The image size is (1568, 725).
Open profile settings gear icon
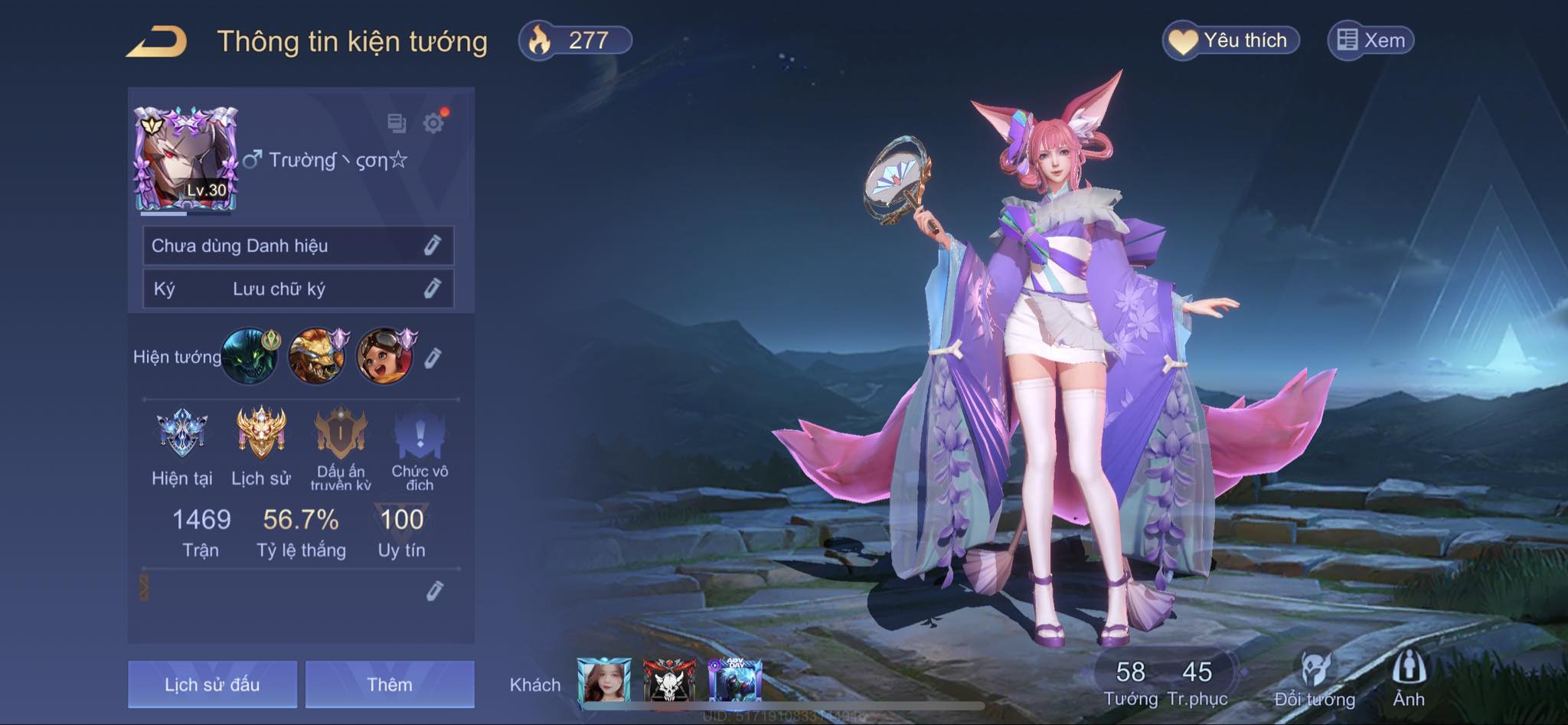pyautogui.click(x=434, y=123)
